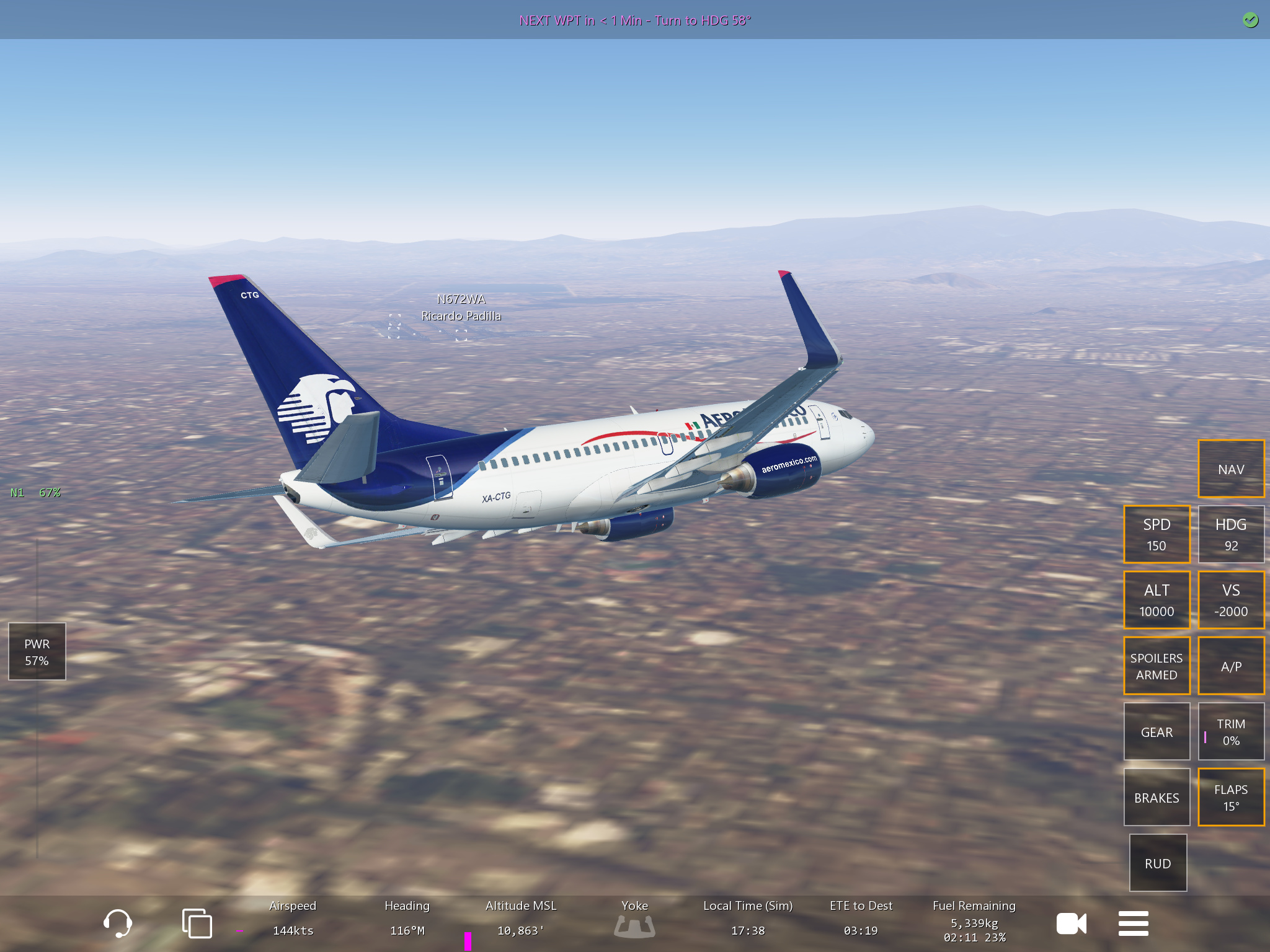Screen dimensions: 1270x952
Task: Switch camera view with the camera icon
Action: click(1071, 923)
